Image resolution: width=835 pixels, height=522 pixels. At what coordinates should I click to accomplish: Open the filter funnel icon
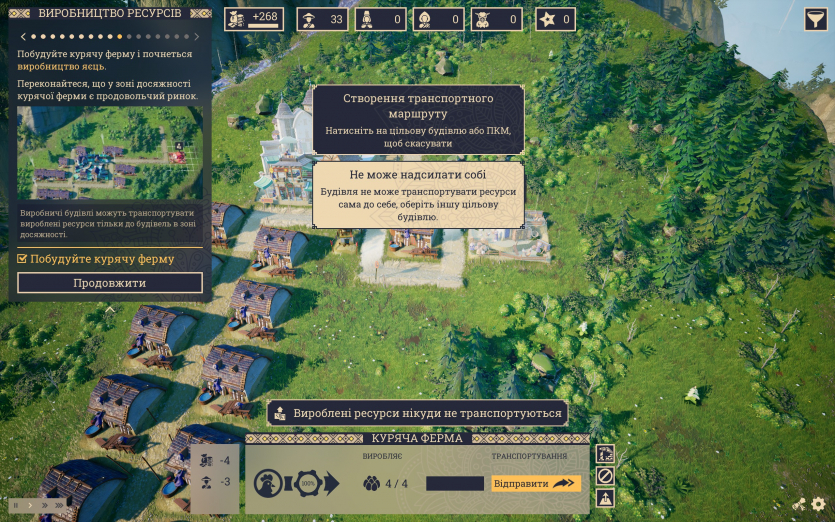click(x=815, y=19)
